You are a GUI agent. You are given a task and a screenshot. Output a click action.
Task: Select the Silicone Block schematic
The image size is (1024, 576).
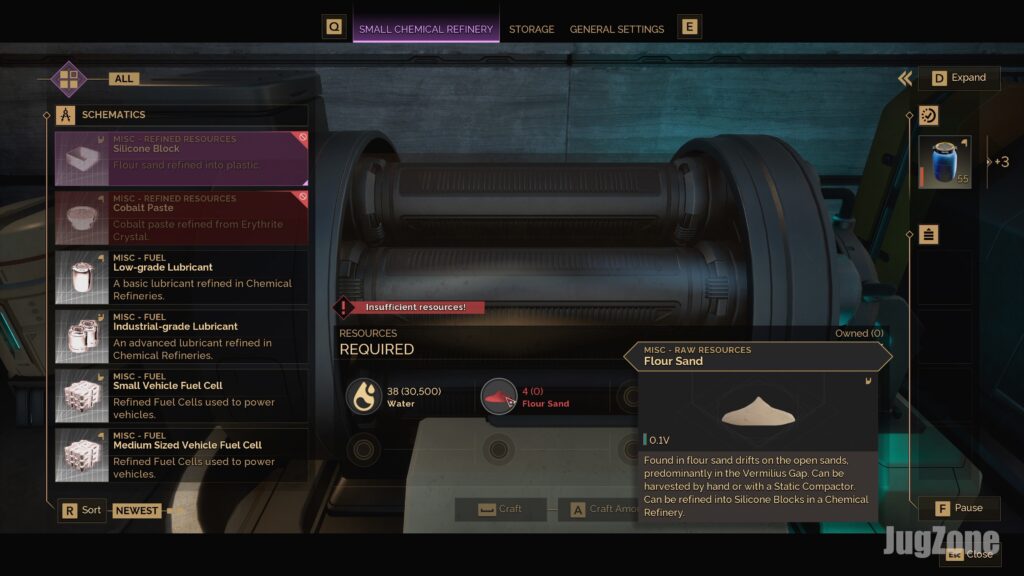point(181,158)
